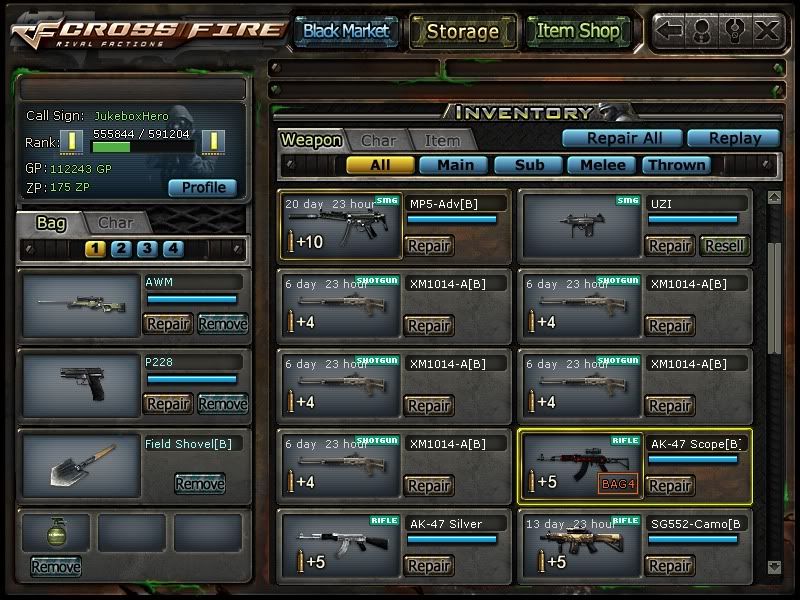The image size is (800, 600).
Task: Go to the Item Shop
Action: tap(577, 31)
